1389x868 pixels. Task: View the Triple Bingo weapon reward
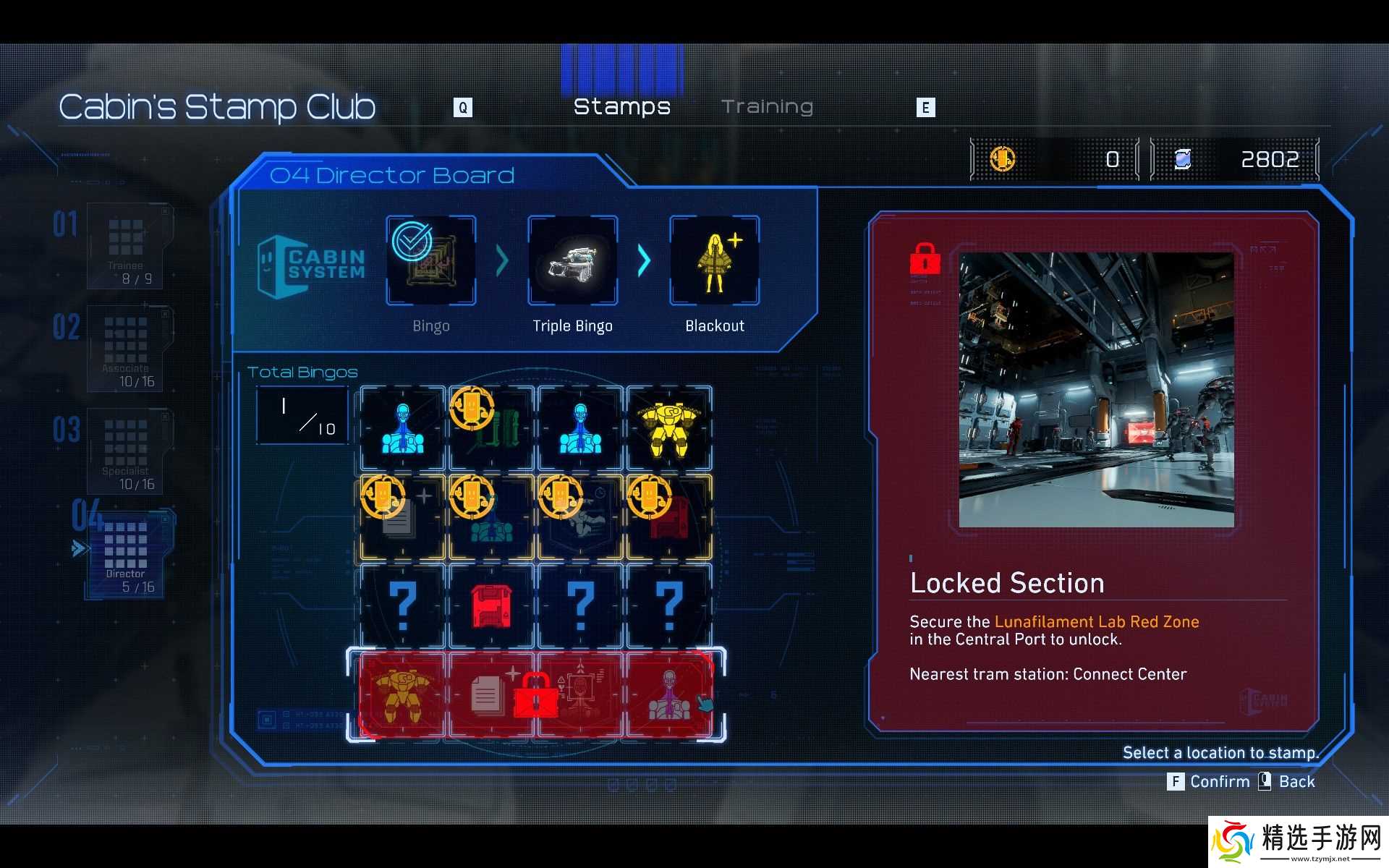coord(573,260)
